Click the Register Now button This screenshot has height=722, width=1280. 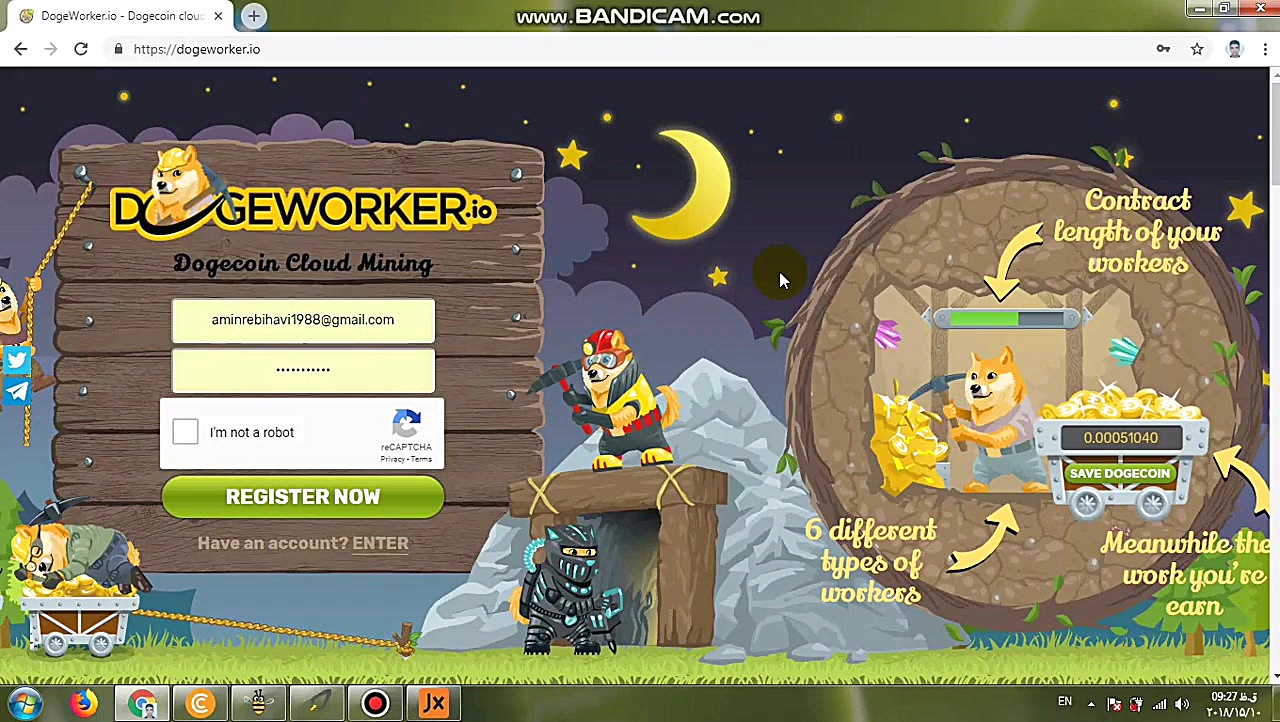click(x=303, y=497)
